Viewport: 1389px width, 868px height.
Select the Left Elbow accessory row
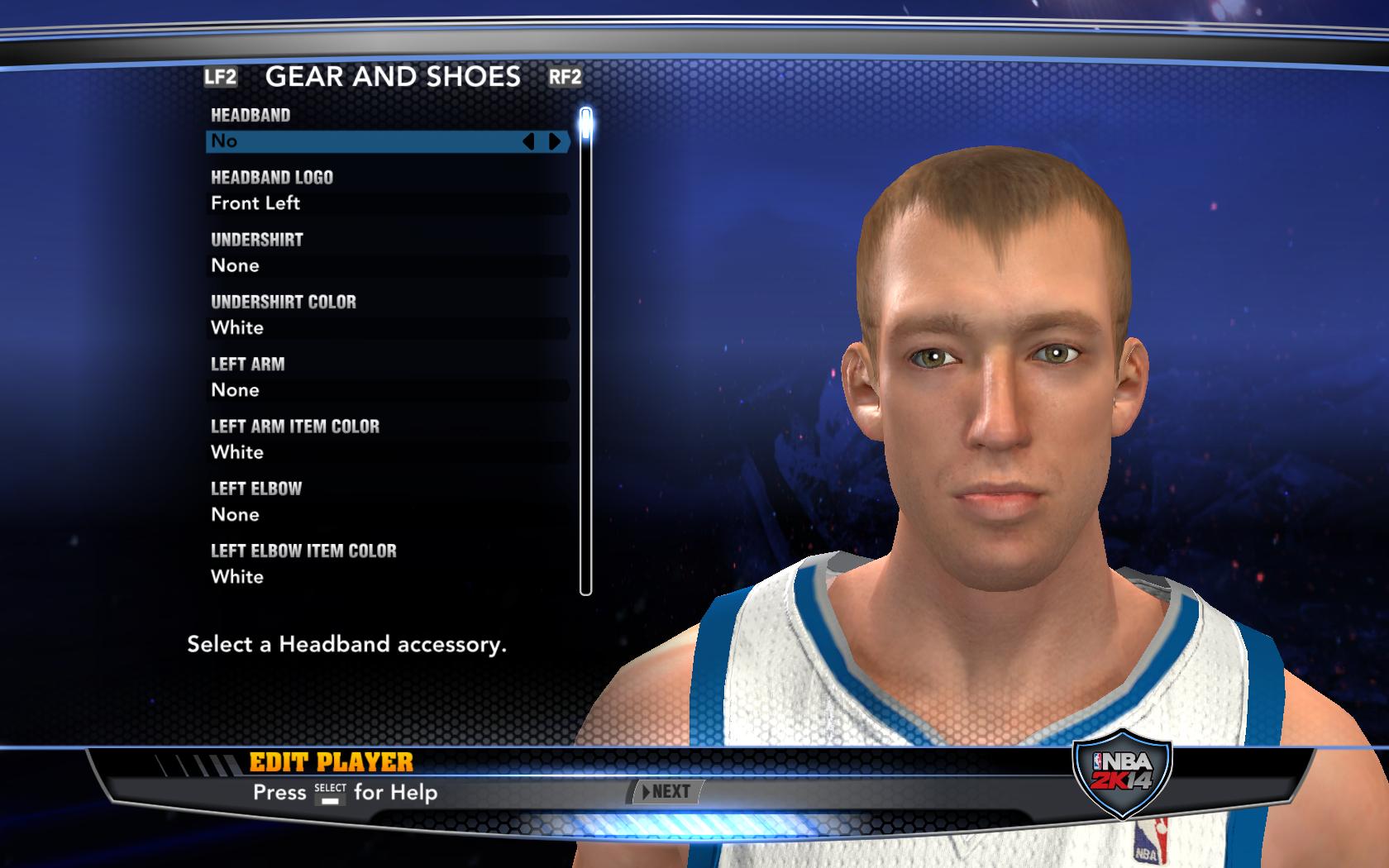[387, 514]
